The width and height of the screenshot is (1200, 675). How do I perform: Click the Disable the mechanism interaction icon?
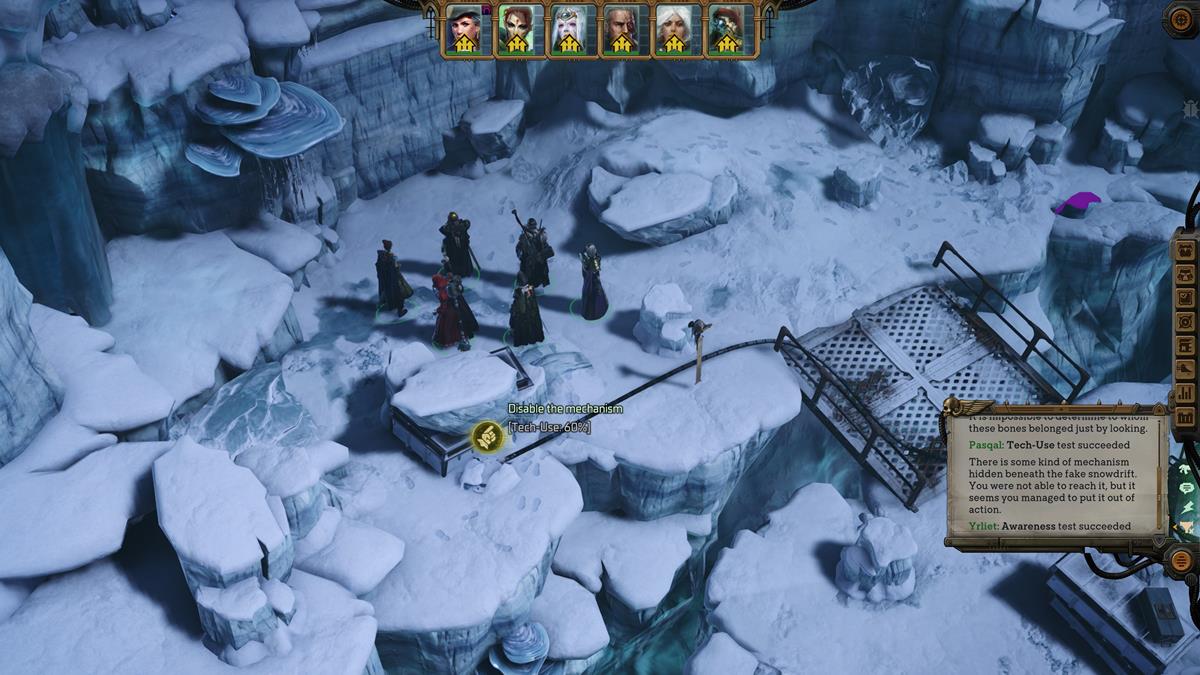click(488, 437)
